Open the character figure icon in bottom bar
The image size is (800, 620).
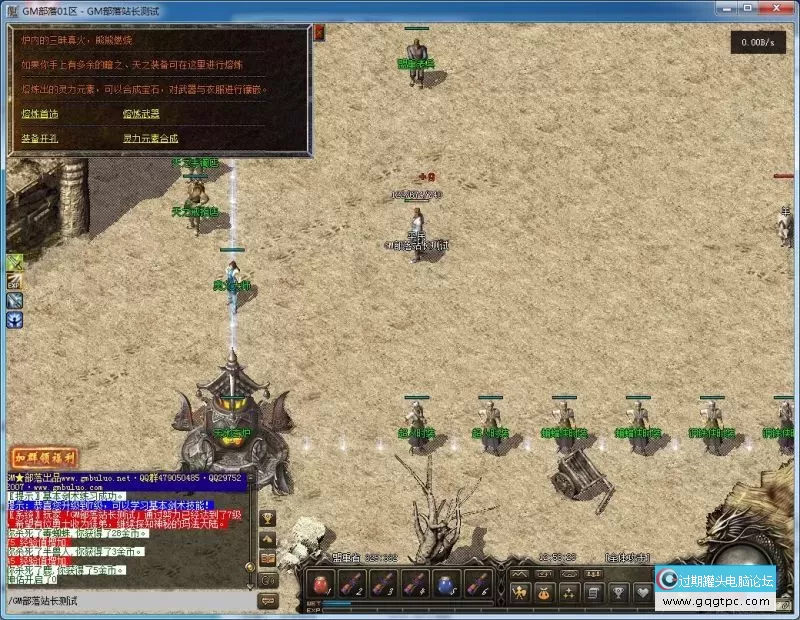point(520,592)
